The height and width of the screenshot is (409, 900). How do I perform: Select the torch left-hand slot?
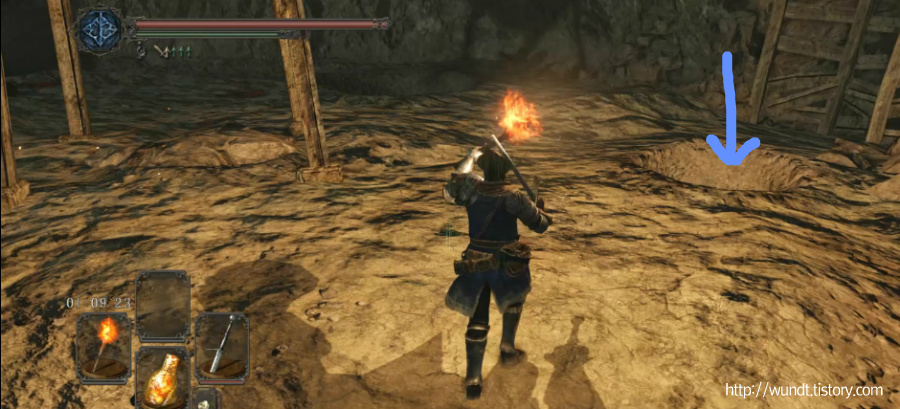pyautogui.click(x=102, y=345)
